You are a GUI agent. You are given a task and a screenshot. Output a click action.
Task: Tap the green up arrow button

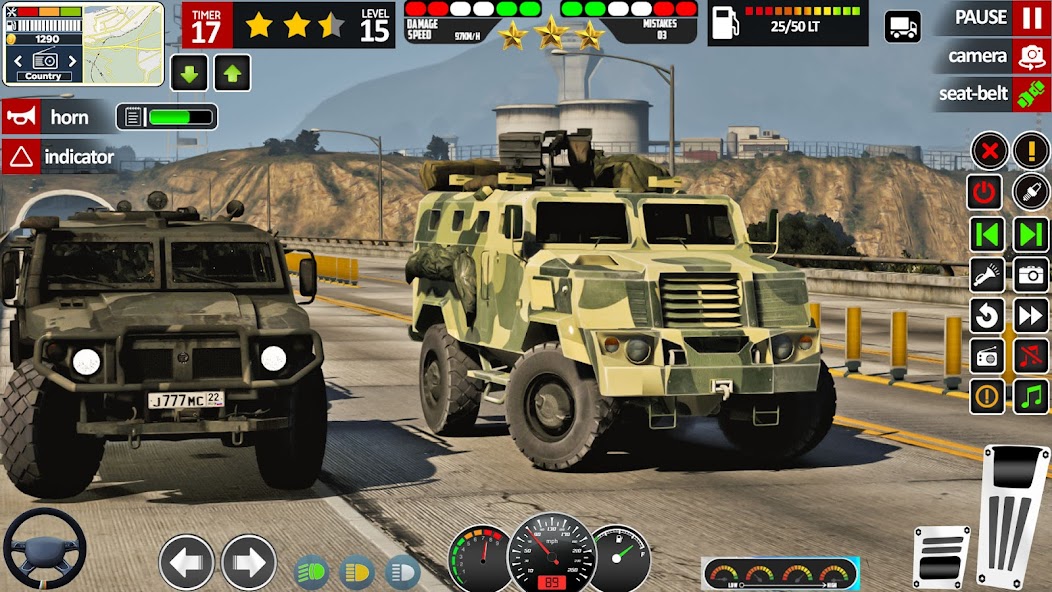232,73
